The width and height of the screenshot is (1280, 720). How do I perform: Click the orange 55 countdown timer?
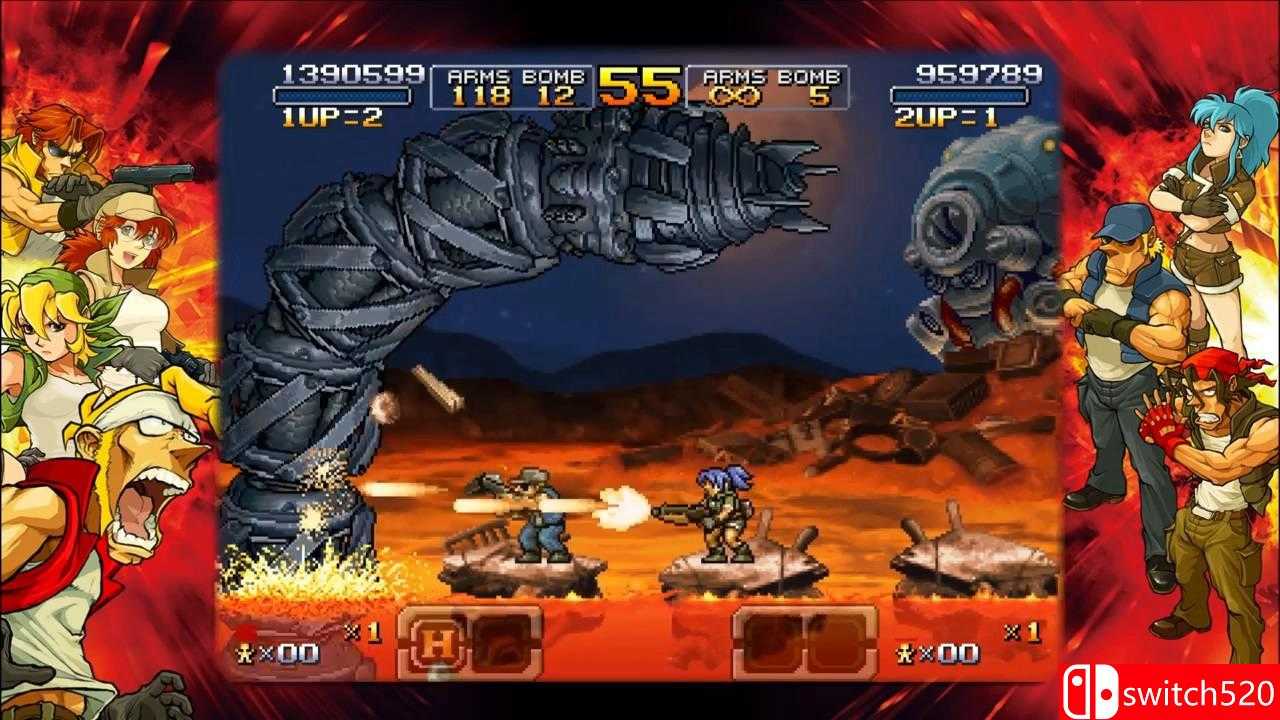638,85
